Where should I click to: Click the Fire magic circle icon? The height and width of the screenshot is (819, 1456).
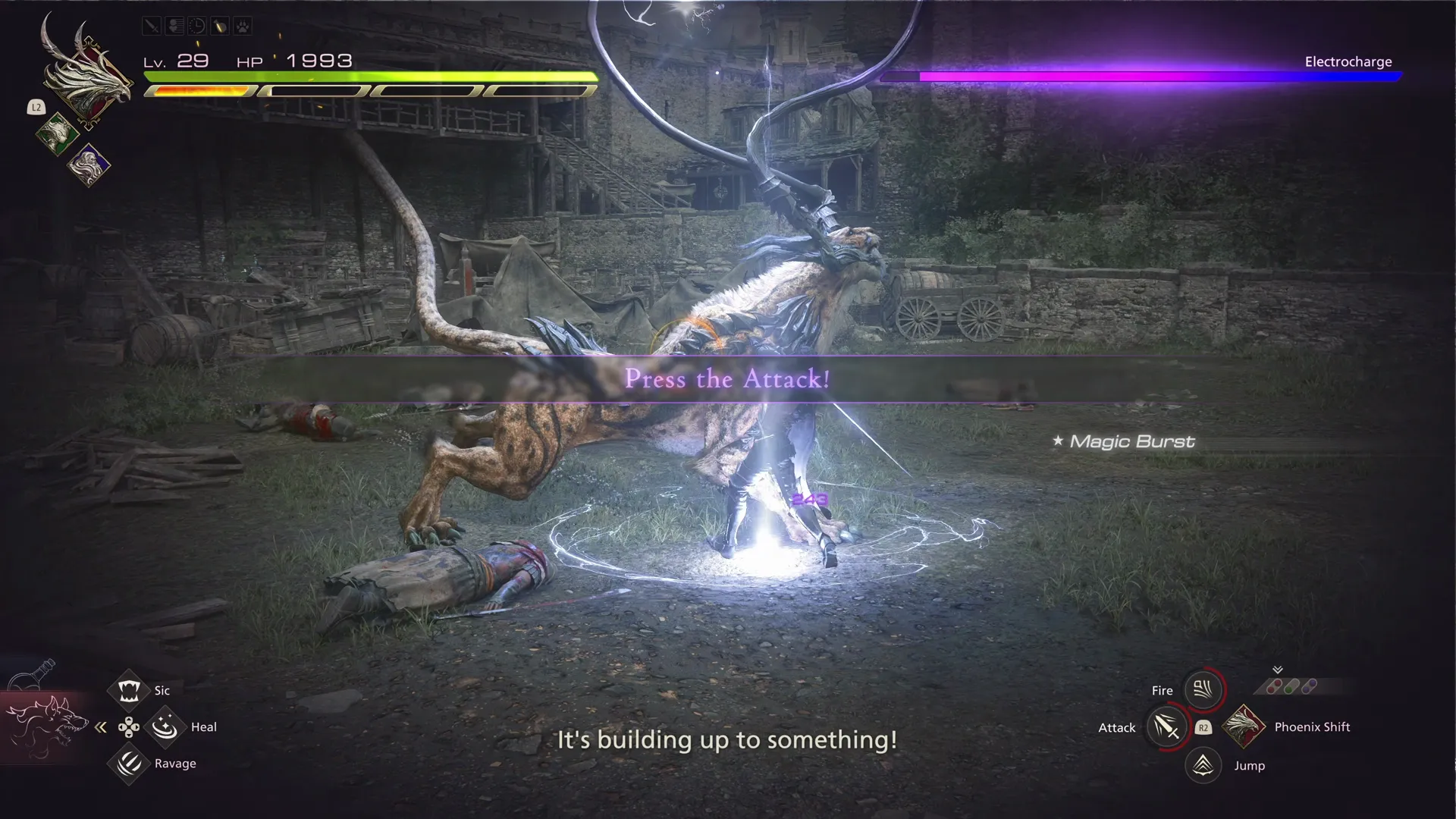1202,689
